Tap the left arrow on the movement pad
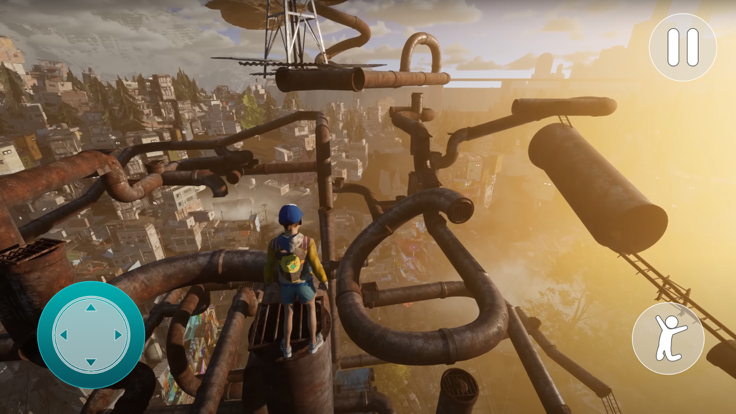Viewport: 736px width, 414px height. 64,336
